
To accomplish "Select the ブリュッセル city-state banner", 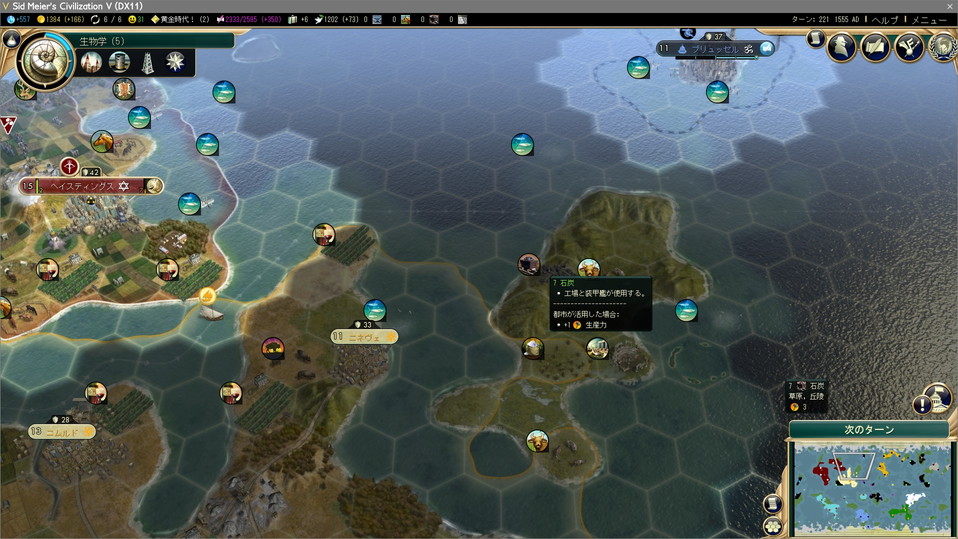I will [x=716, y=49].
